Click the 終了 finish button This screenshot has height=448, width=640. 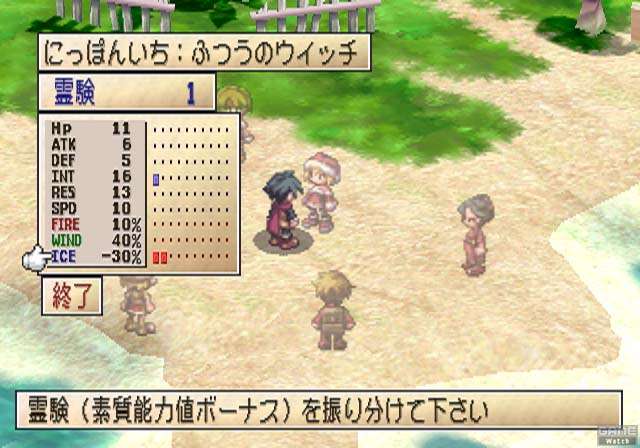[73, 297]
